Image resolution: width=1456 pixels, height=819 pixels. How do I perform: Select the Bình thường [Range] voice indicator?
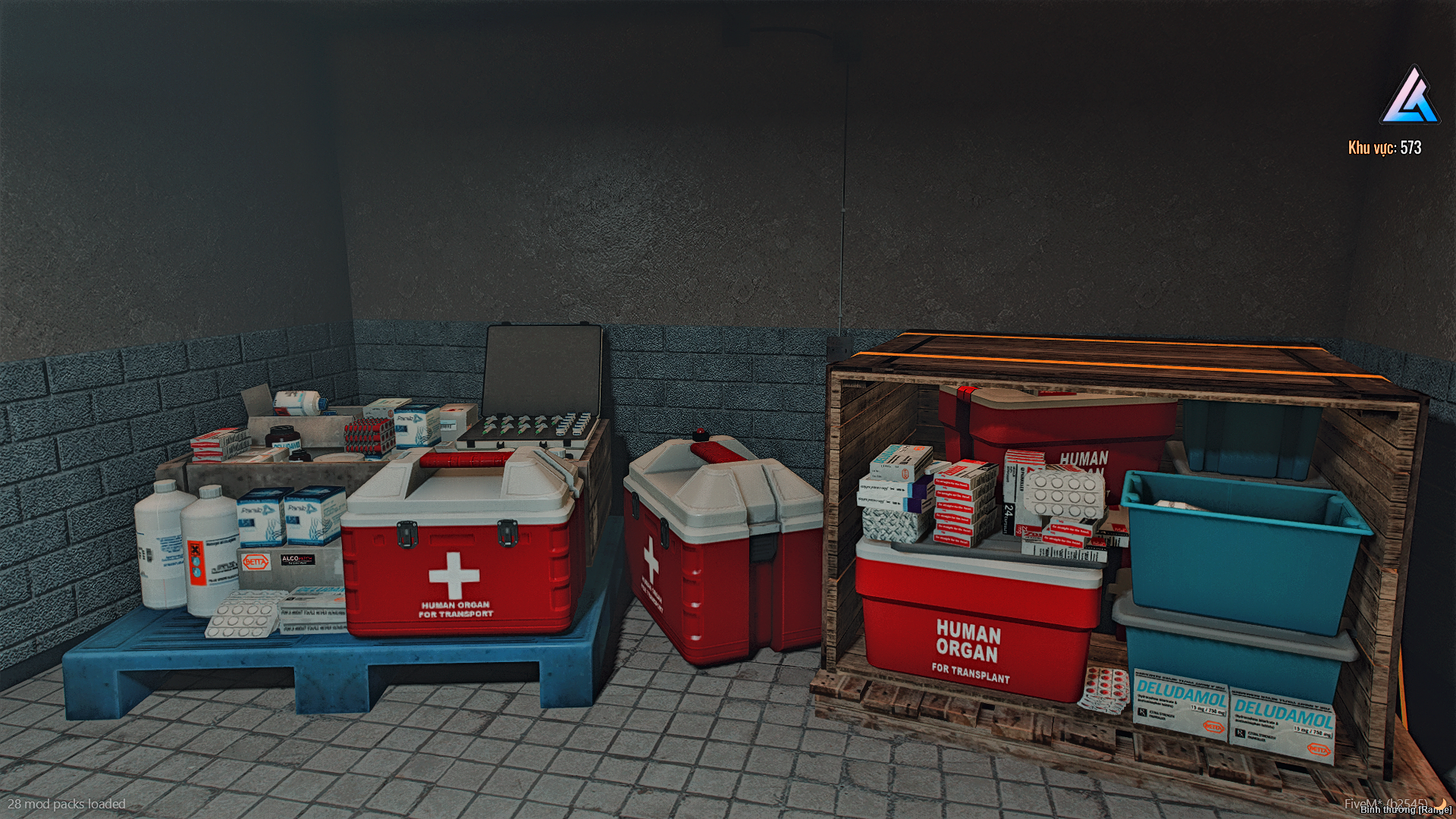pyautogui.click(x=1405, y=810)
